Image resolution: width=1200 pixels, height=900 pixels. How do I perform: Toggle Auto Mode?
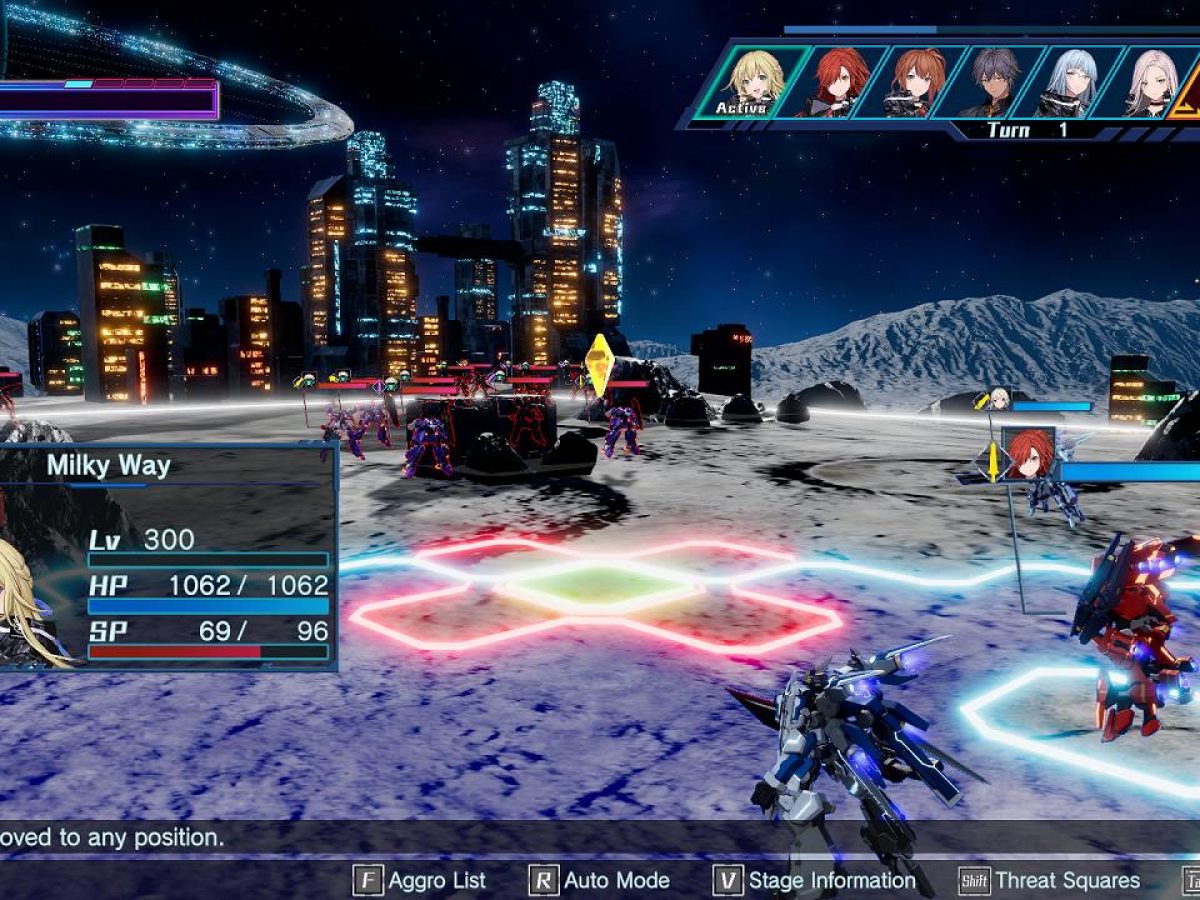600,880
